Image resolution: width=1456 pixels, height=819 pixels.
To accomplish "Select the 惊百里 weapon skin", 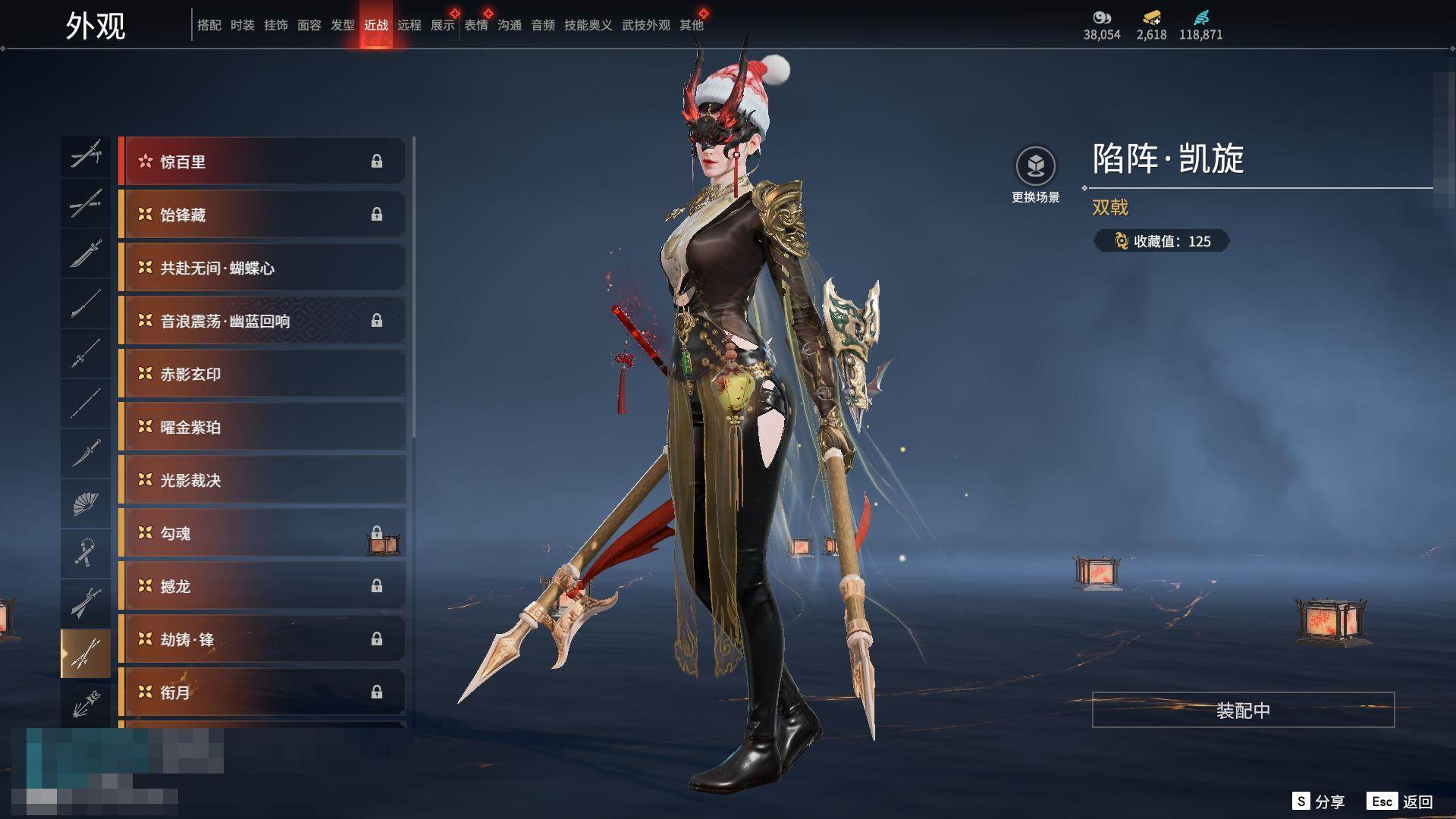I will 262,162.
